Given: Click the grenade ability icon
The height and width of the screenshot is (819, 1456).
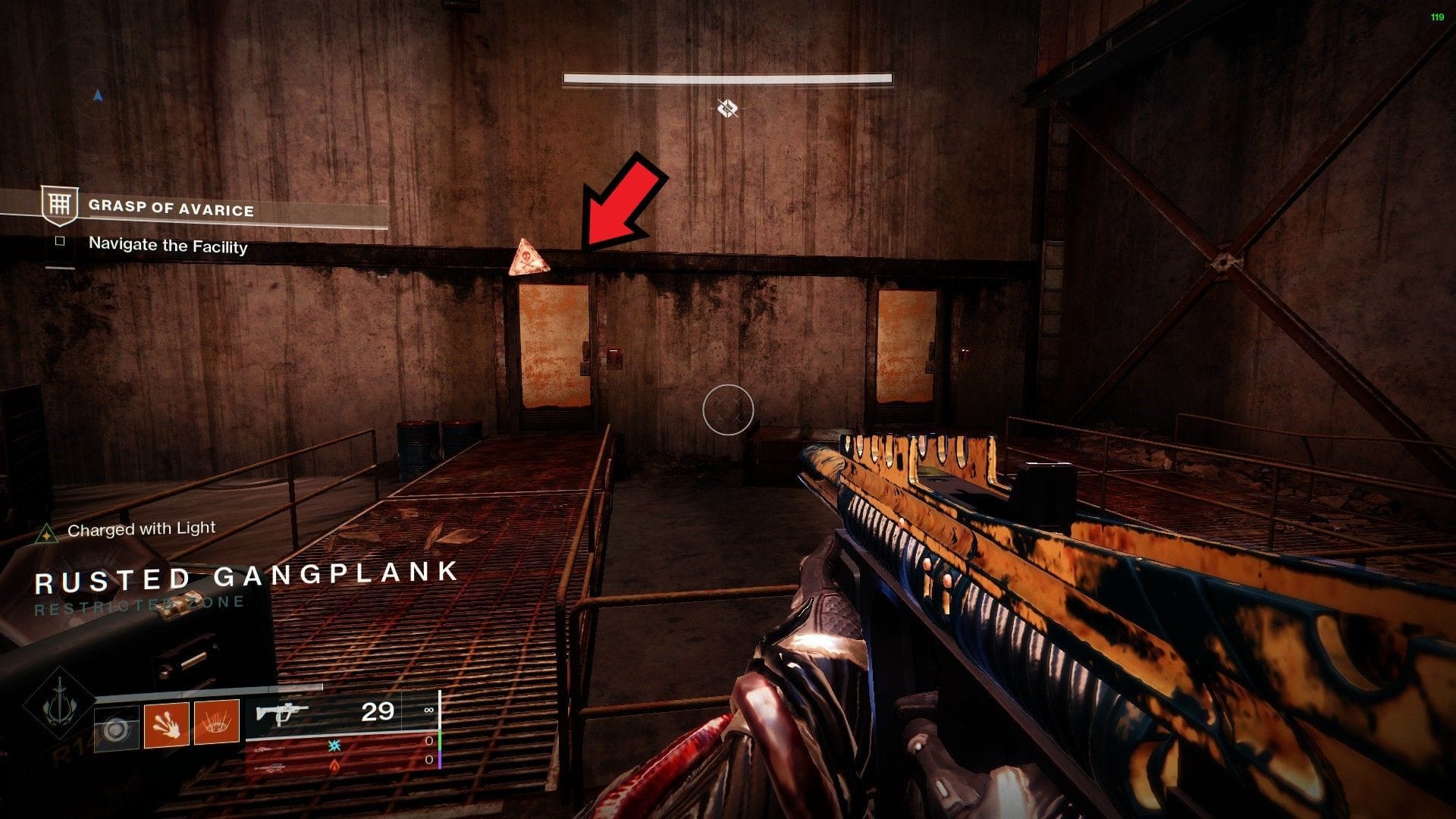Looking at the screenshot, I should [x=116, y=730].
